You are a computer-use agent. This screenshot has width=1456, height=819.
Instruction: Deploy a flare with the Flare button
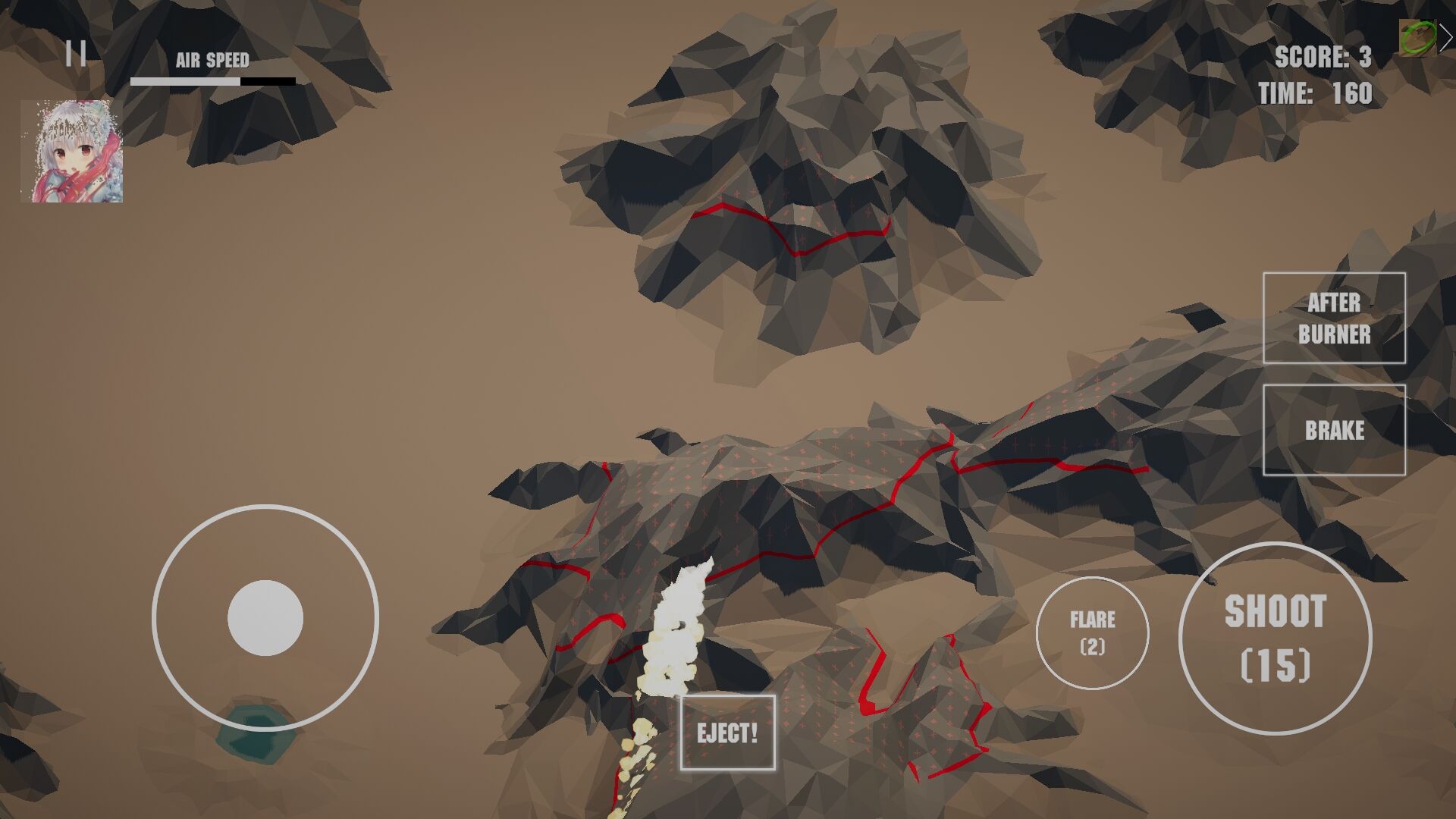tap(1092, 632)
